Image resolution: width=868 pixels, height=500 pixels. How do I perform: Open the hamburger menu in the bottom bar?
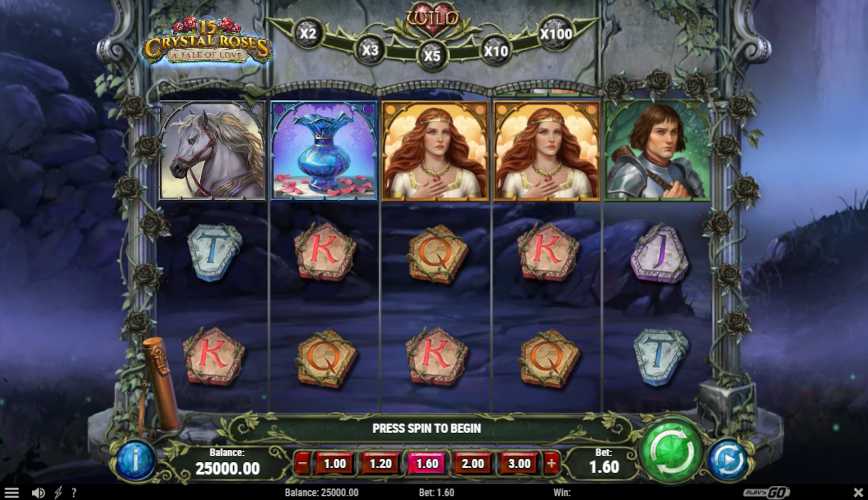point(12,493)
